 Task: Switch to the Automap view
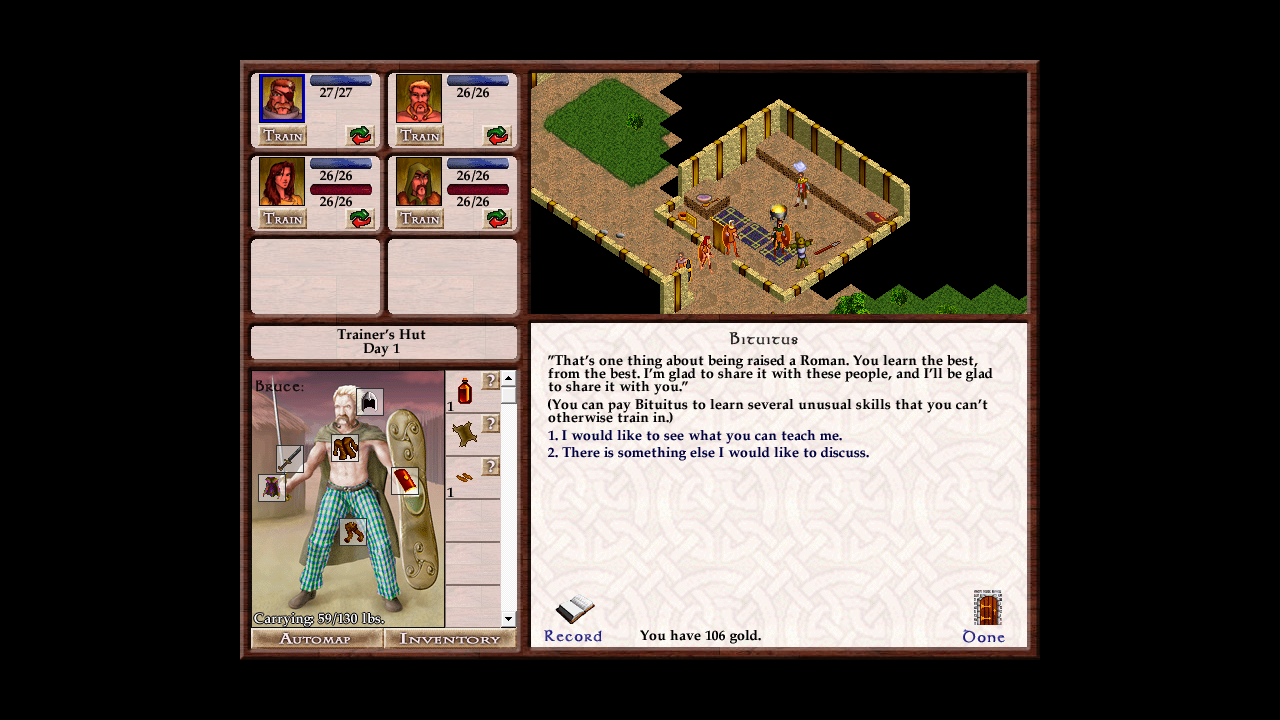click(316, 637)
